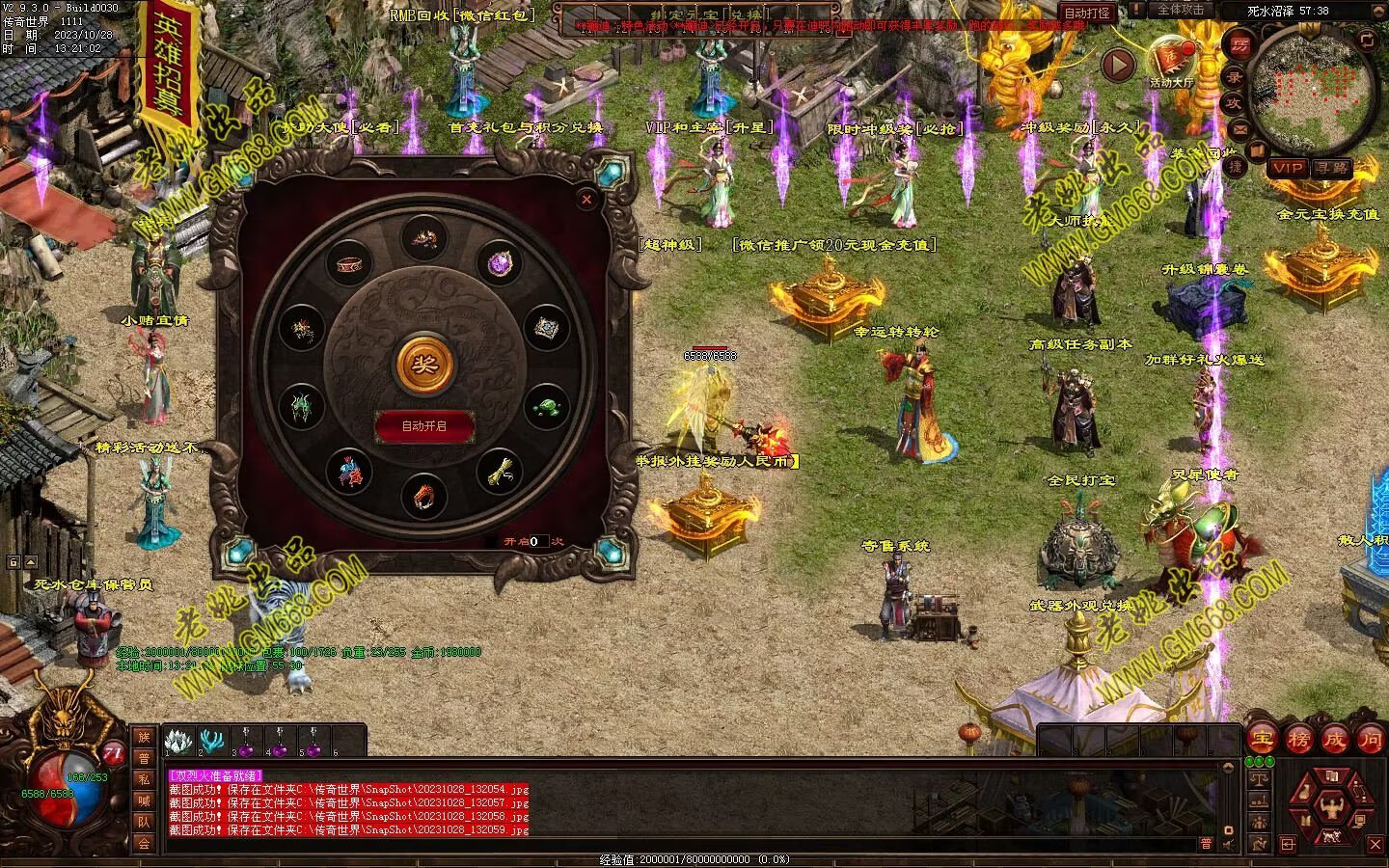Switch chat to 私 private channel

tap(143, 779)
